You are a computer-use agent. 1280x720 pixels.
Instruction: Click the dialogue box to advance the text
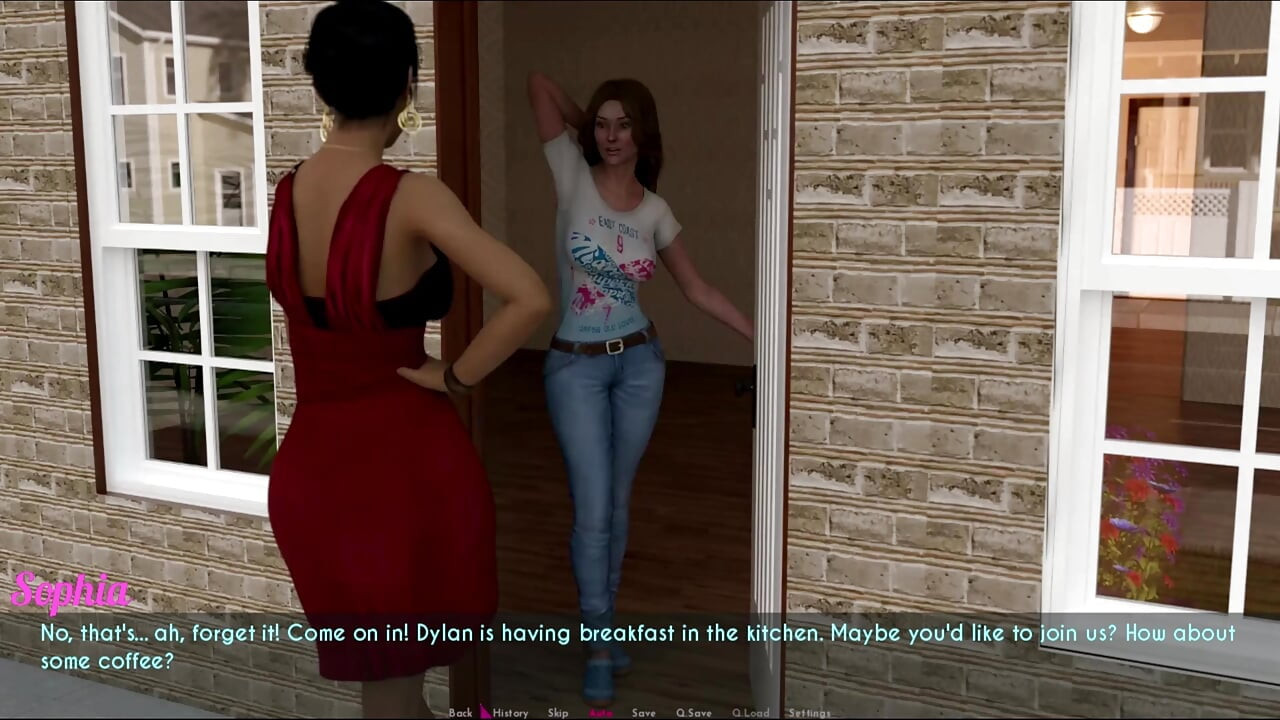(x=640, y=645)
